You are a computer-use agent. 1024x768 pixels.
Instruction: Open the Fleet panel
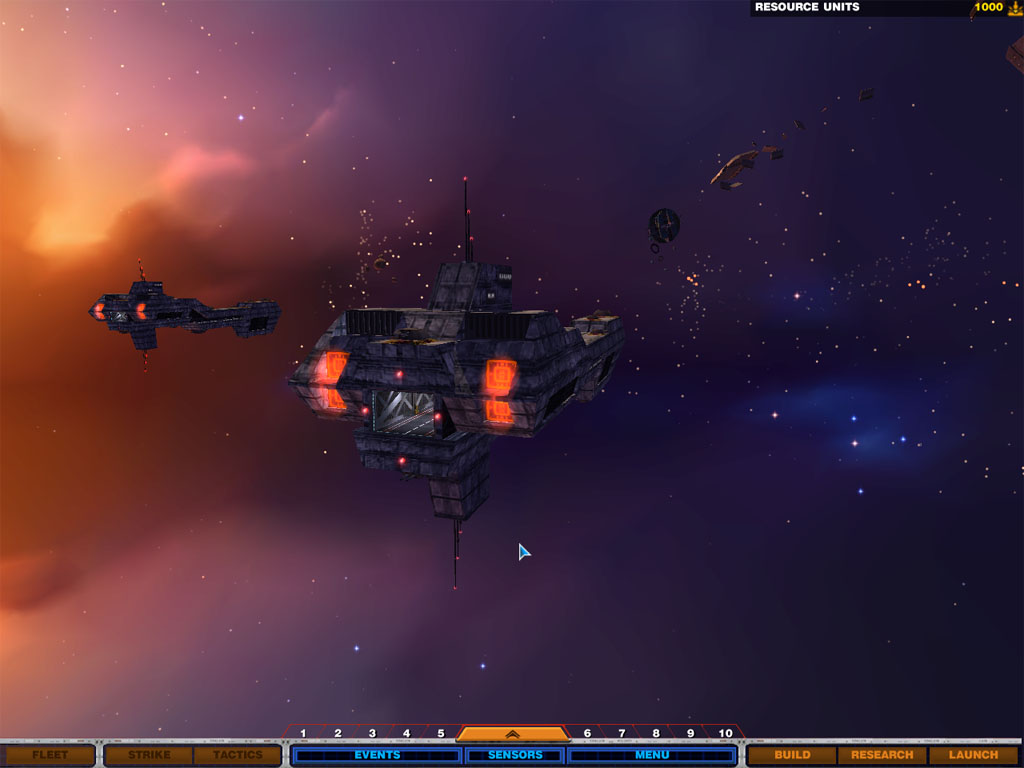point(49,755)
